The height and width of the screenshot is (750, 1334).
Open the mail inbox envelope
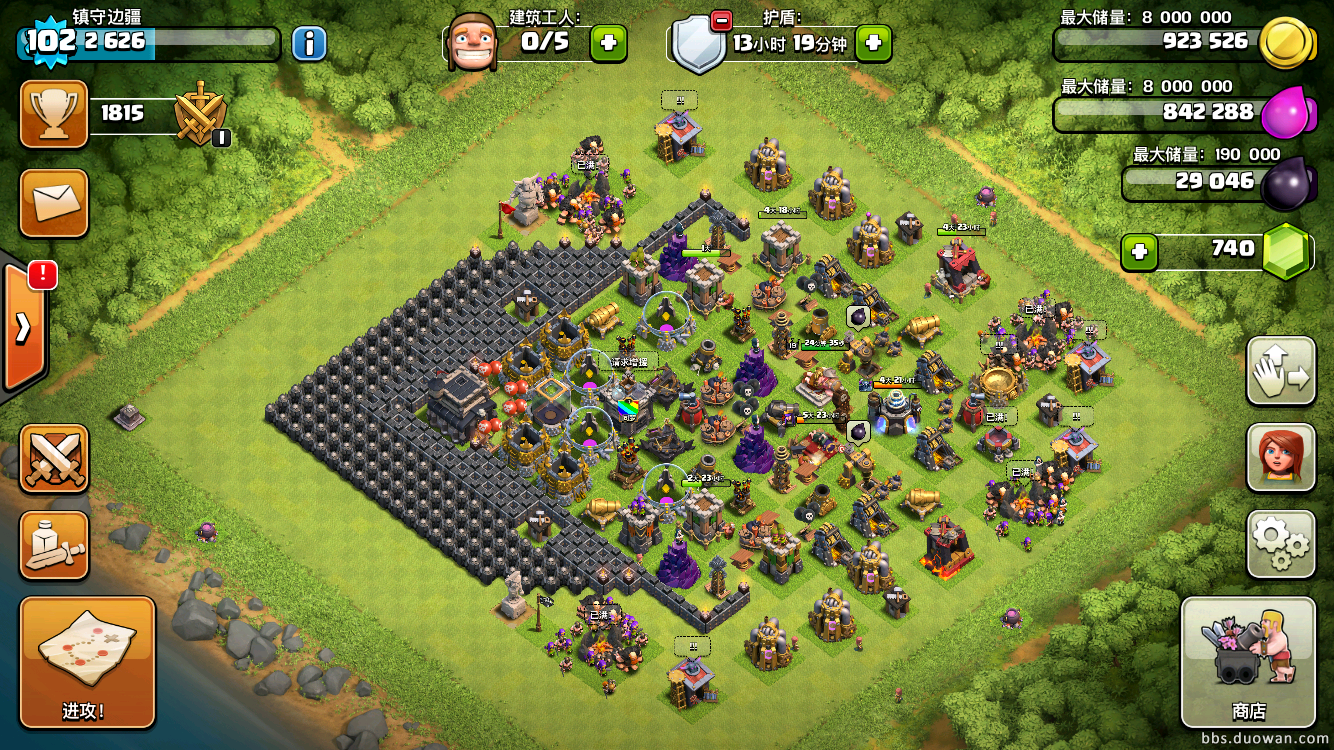click(x=54, y=203)
